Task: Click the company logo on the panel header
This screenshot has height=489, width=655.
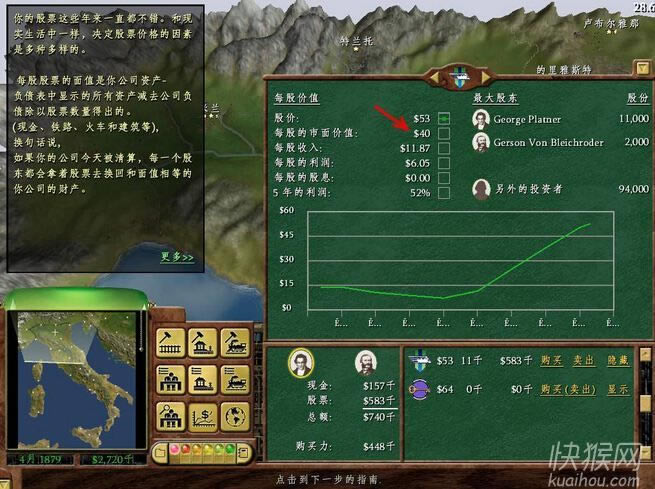Action: tap(457, 77)
